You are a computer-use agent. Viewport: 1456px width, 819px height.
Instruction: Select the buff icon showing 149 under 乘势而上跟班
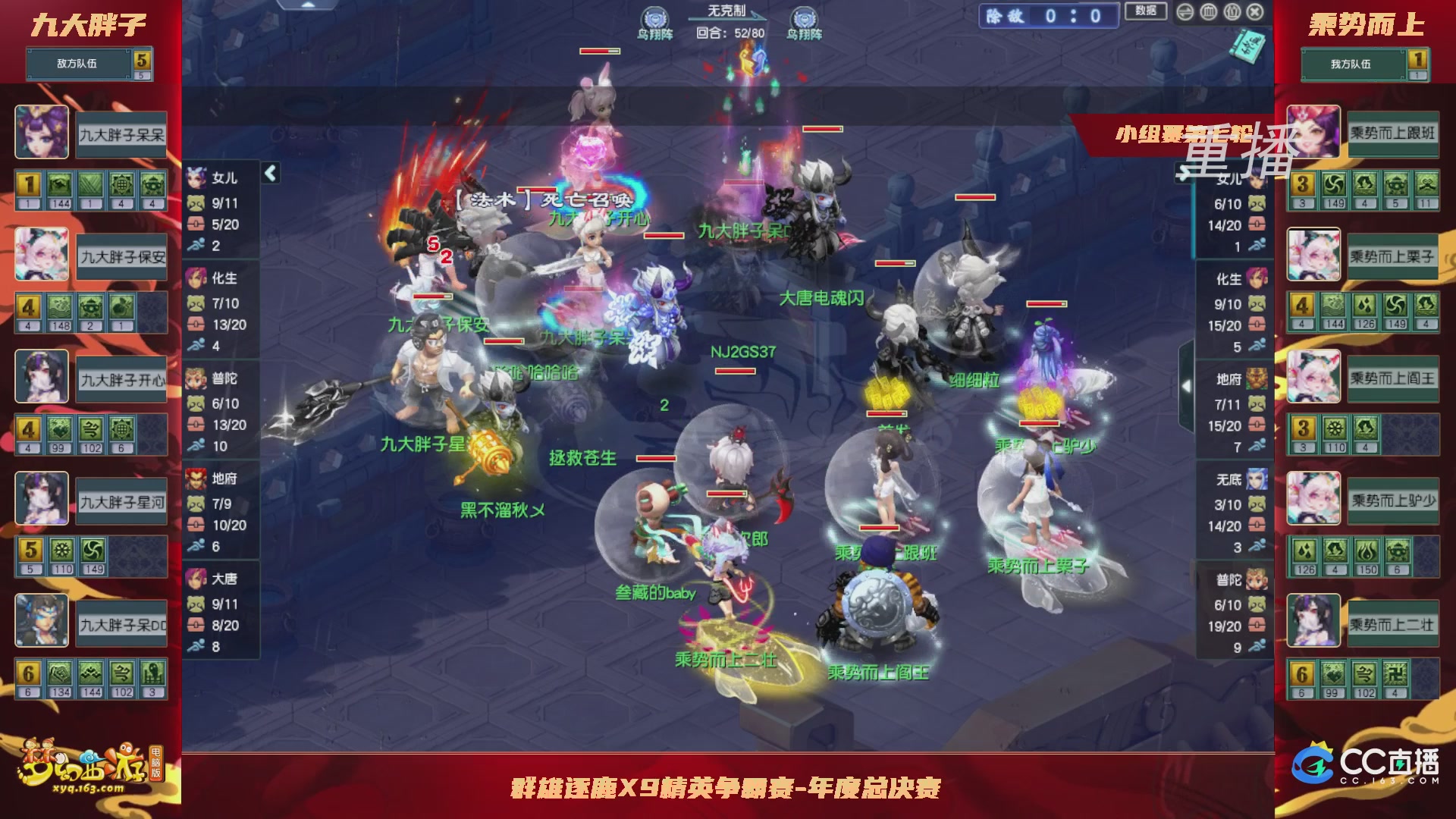tap(1335, 185)
